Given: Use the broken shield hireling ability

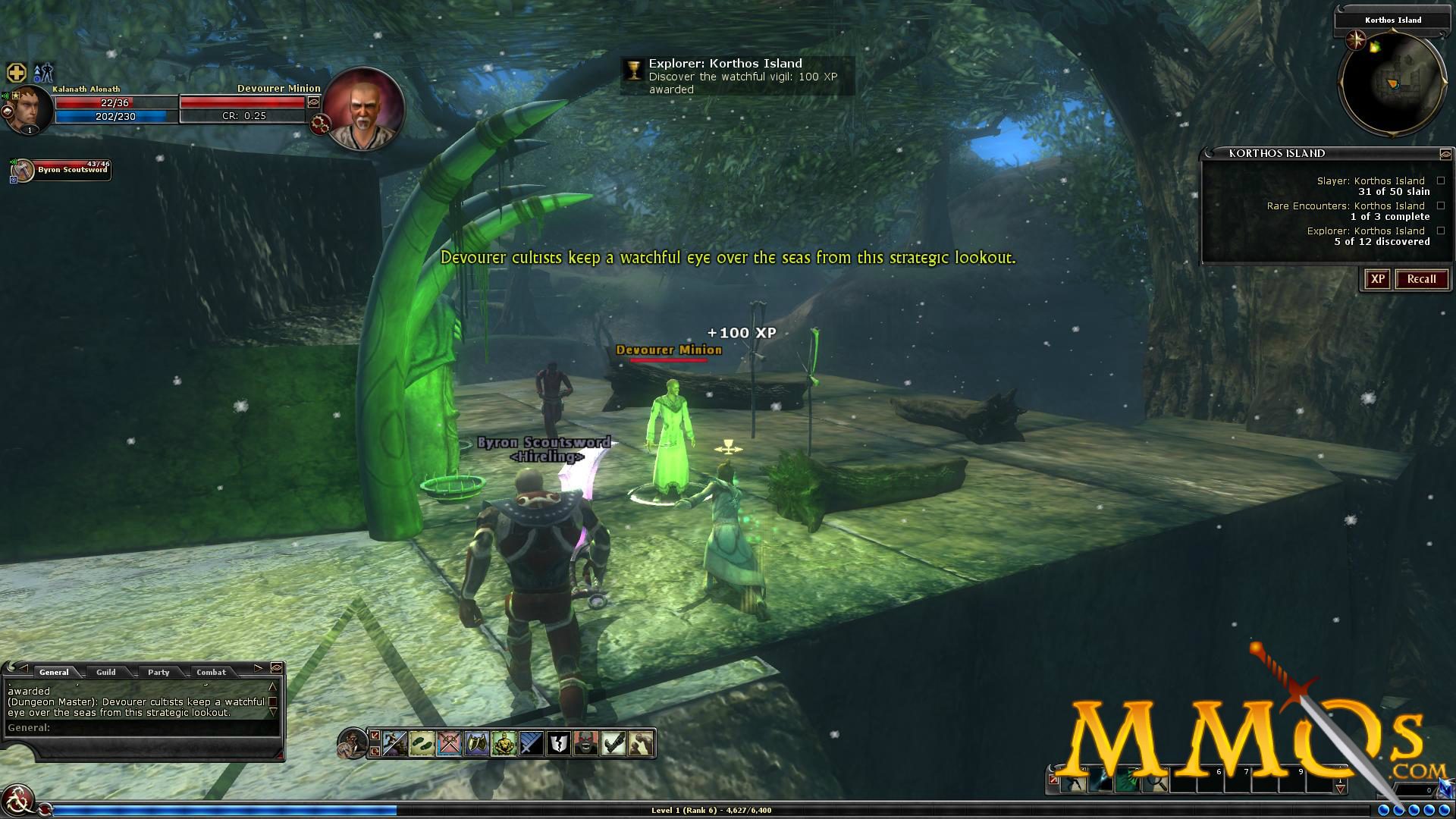Looking at the screenshot, I should pos(558,743).
